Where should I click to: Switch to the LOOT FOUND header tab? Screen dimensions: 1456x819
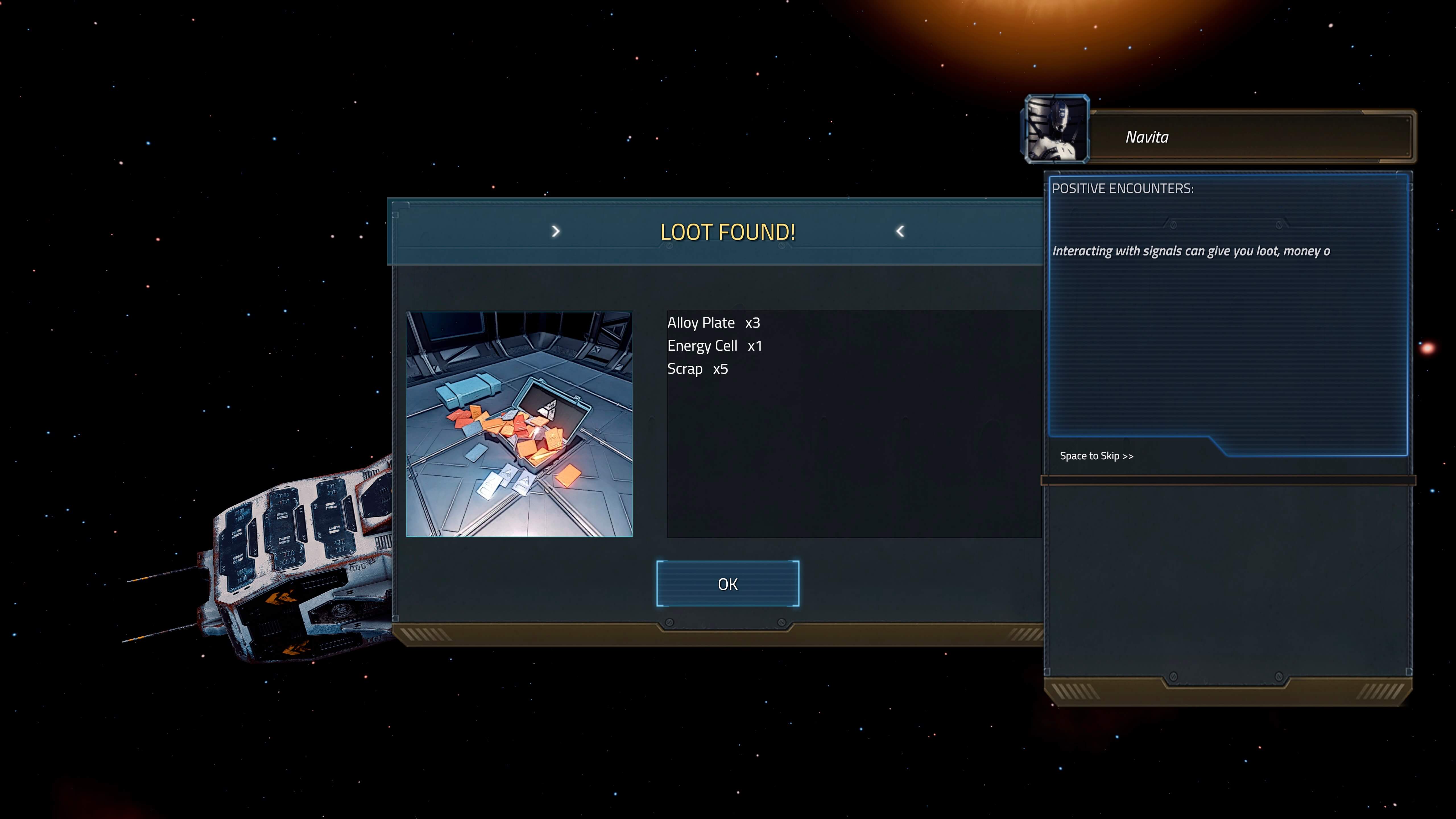(727, 232)
